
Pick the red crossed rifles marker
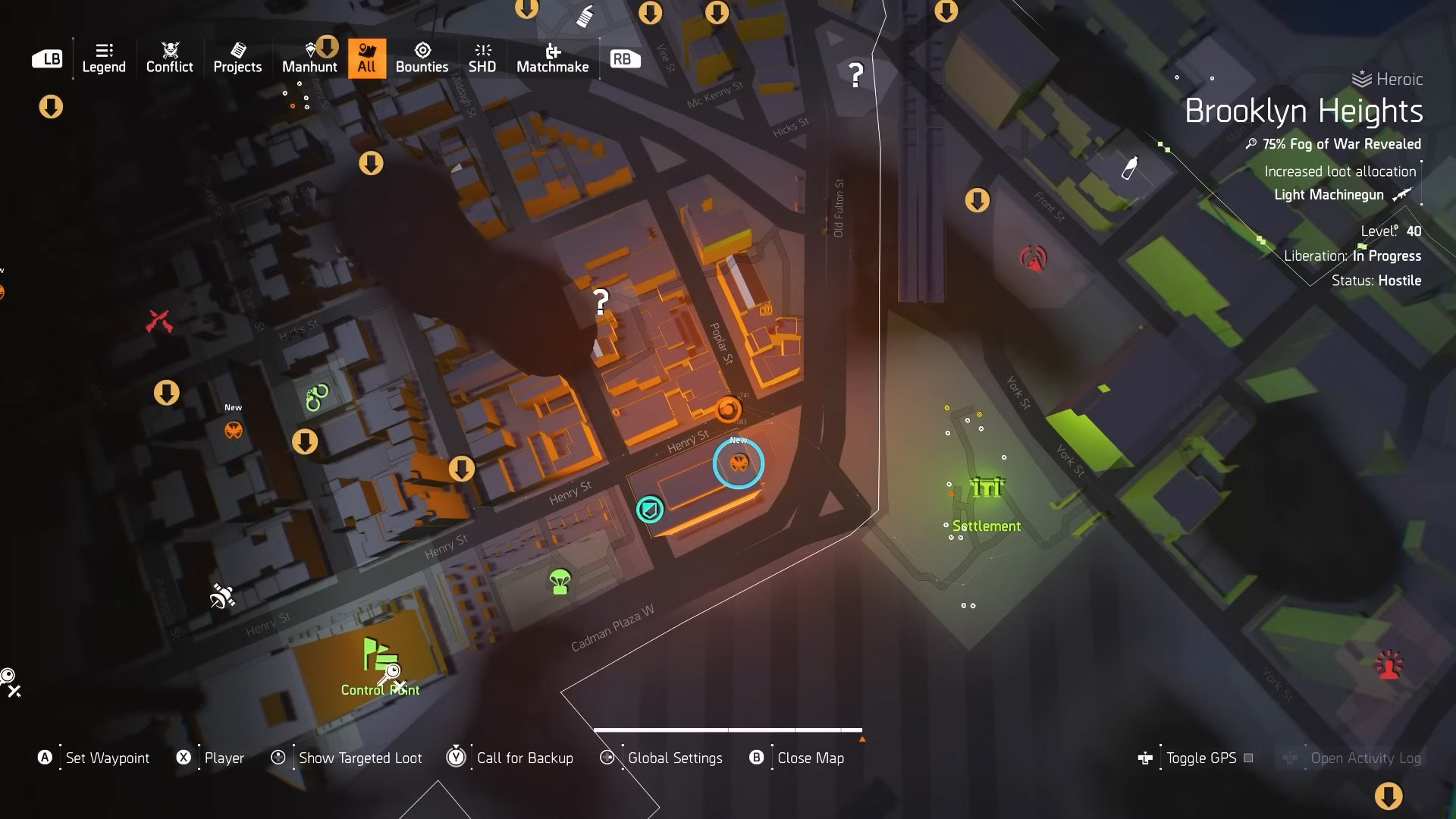(x=159, y=322)
